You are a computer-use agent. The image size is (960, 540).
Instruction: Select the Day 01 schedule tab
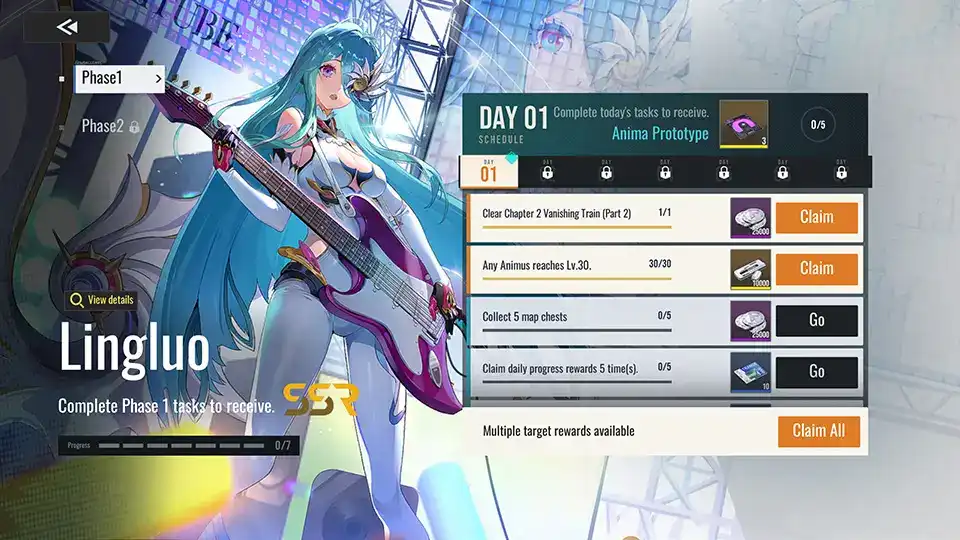[x=488, y=172]
